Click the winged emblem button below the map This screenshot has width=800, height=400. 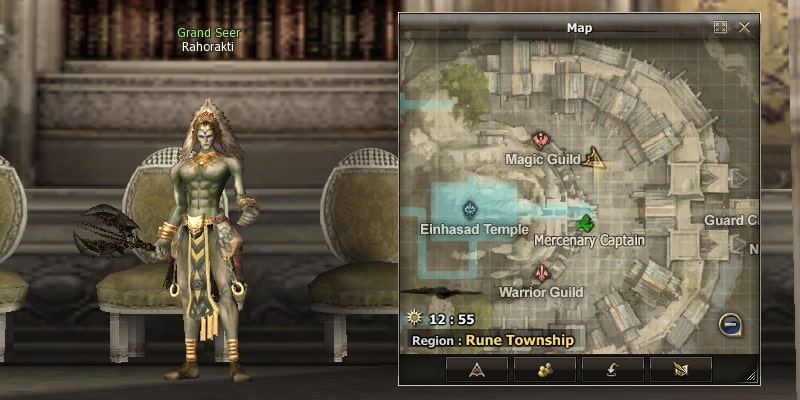pos(680,369)
